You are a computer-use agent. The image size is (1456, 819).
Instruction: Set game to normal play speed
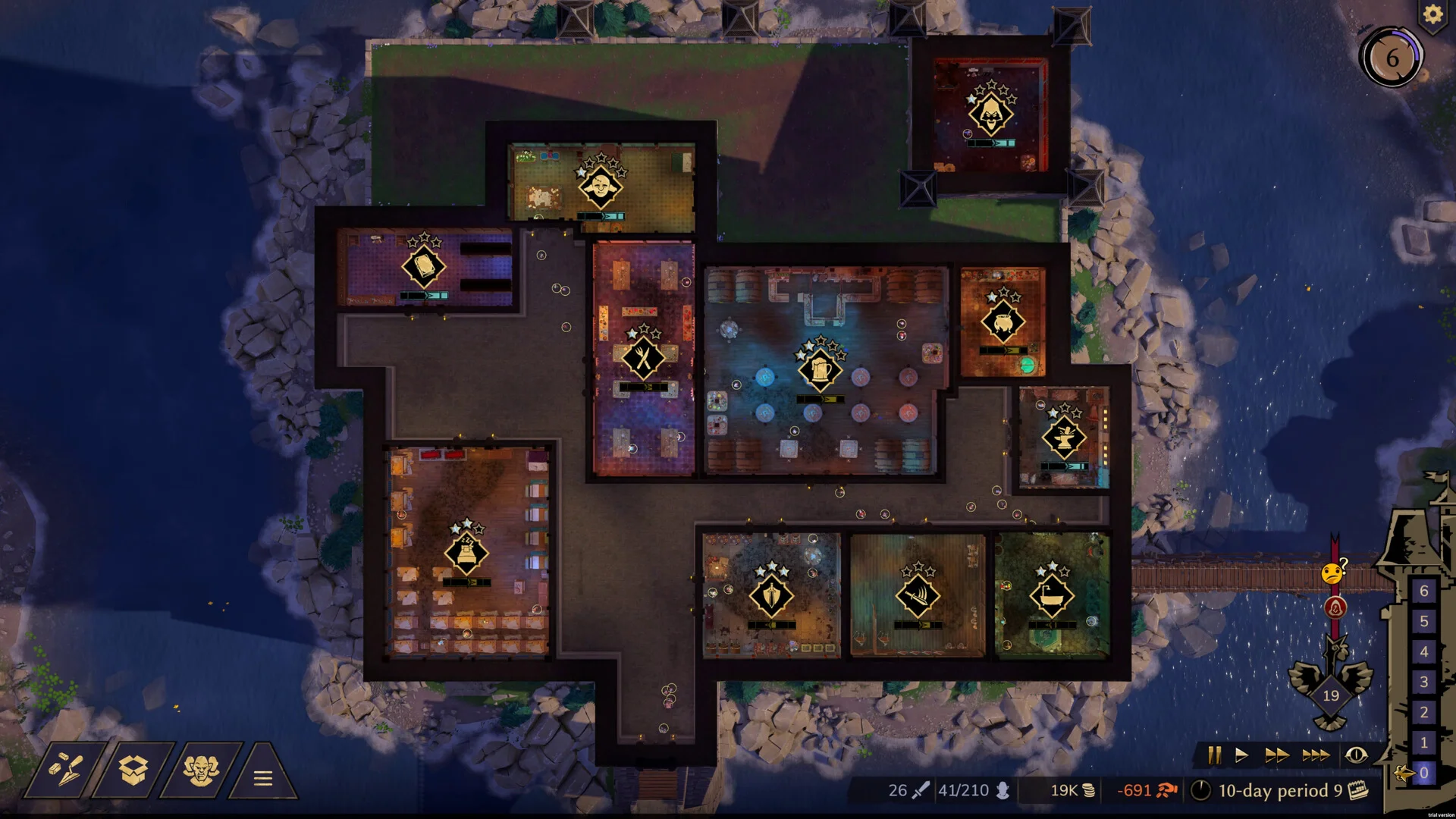click(1241, 755)
